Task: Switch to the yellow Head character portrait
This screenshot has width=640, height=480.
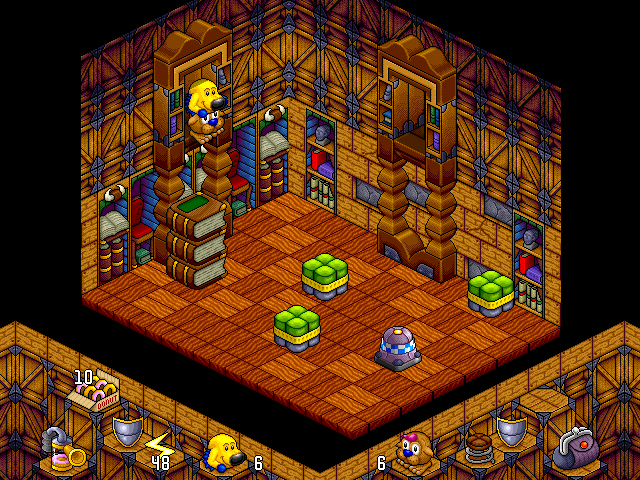Action: coord(223,453)
